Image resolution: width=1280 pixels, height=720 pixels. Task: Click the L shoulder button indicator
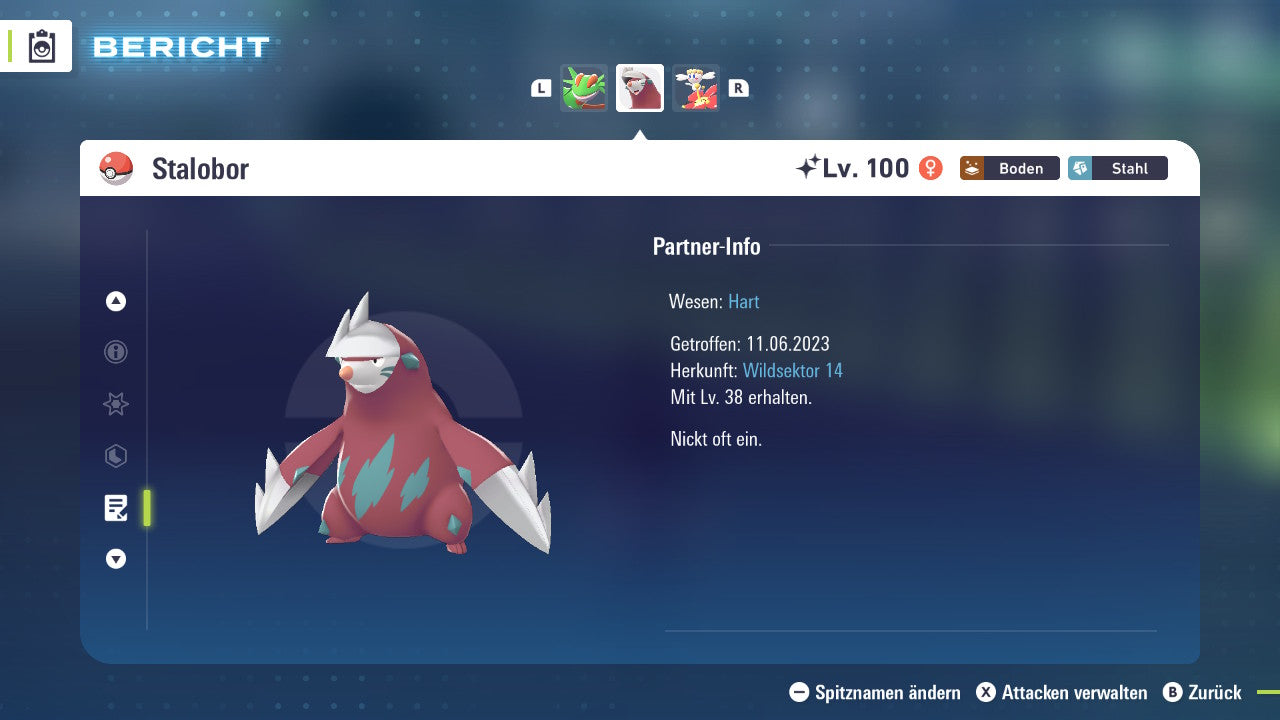coord(540,87)
